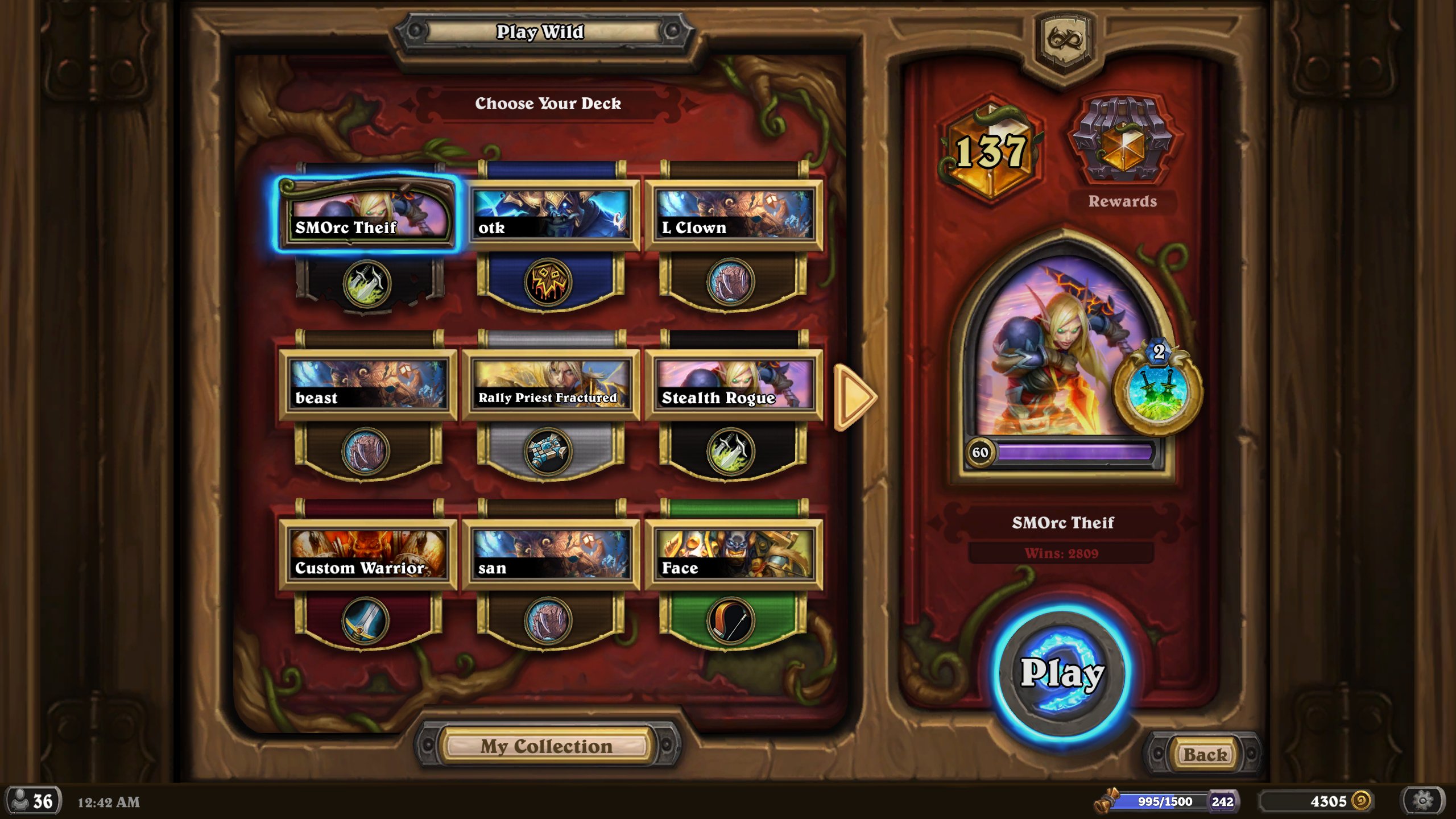
Task: Select the Face hunter deck
Action: [x=734, y=555]
